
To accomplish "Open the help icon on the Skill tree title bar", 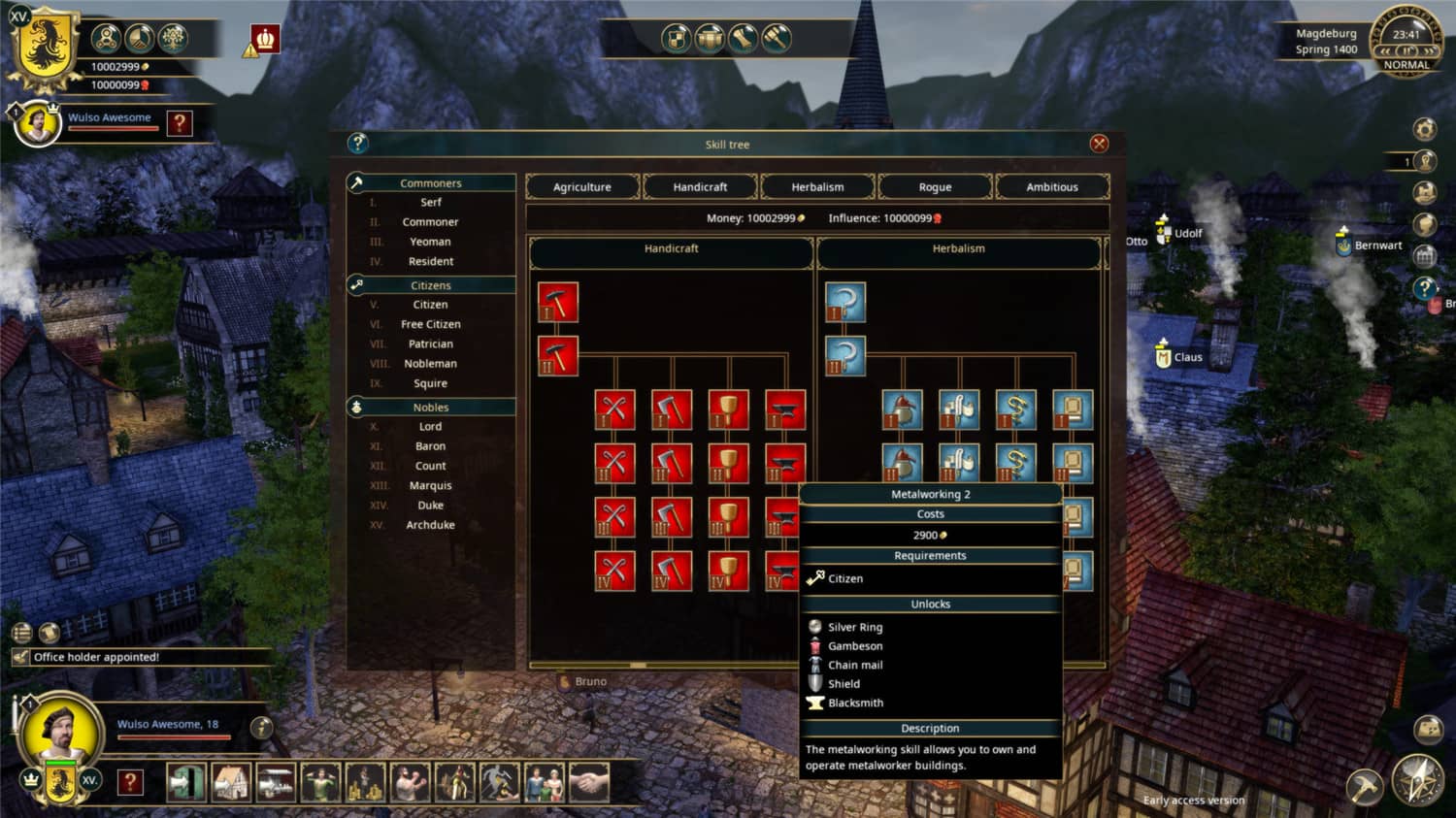I will click(357, 144).
